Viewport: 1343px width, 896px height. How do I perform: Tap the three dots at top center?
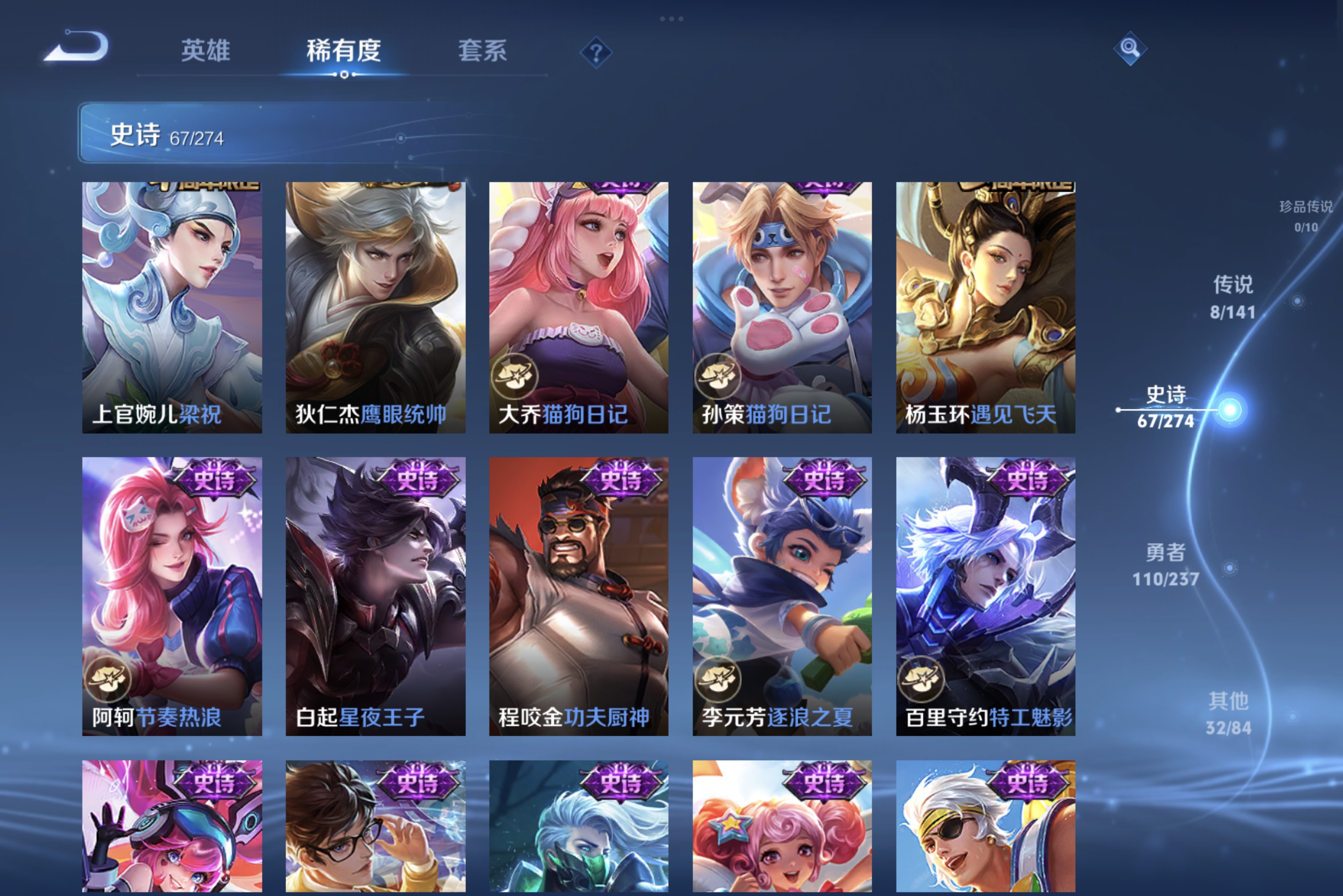(671, 19)
